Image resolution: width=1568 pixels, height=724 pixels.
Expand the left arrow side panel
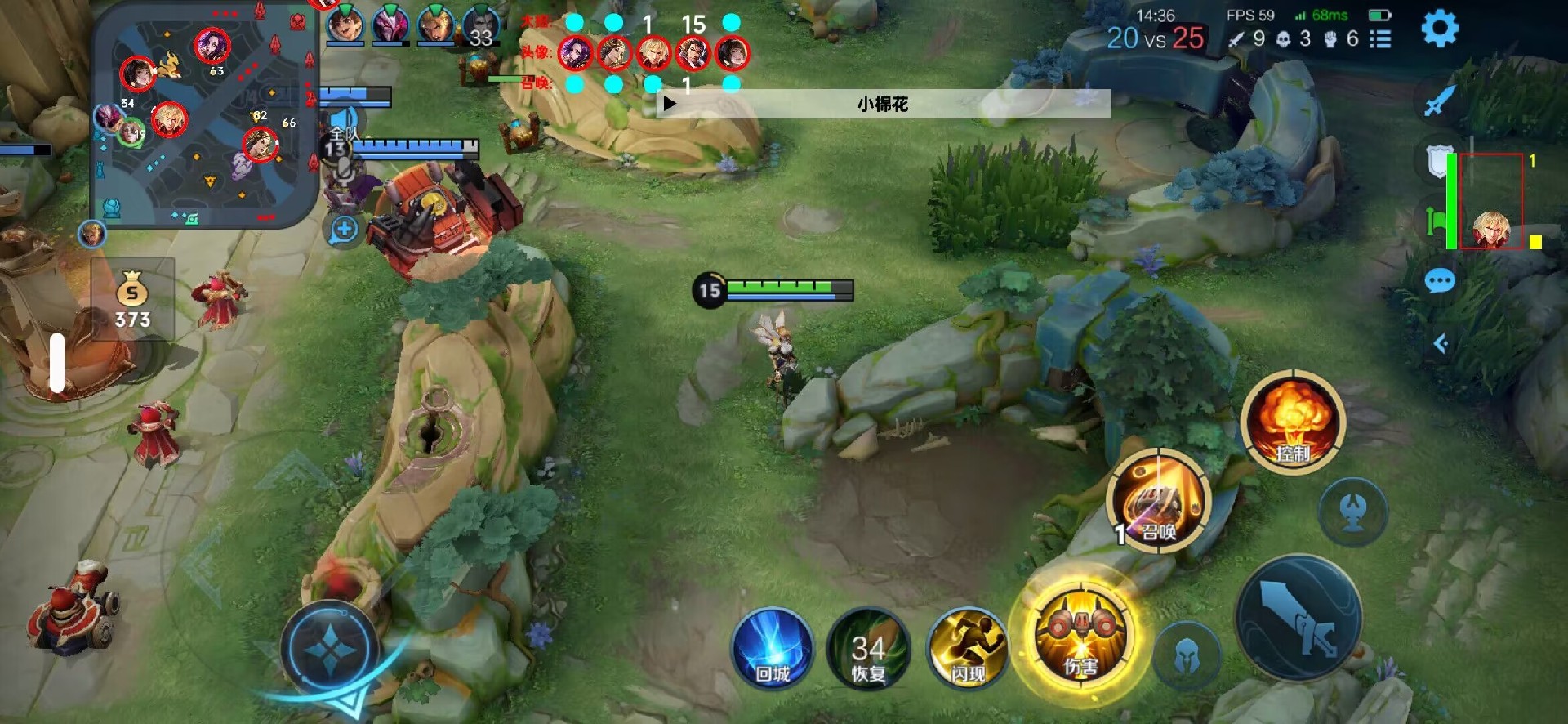(1441, 344)
